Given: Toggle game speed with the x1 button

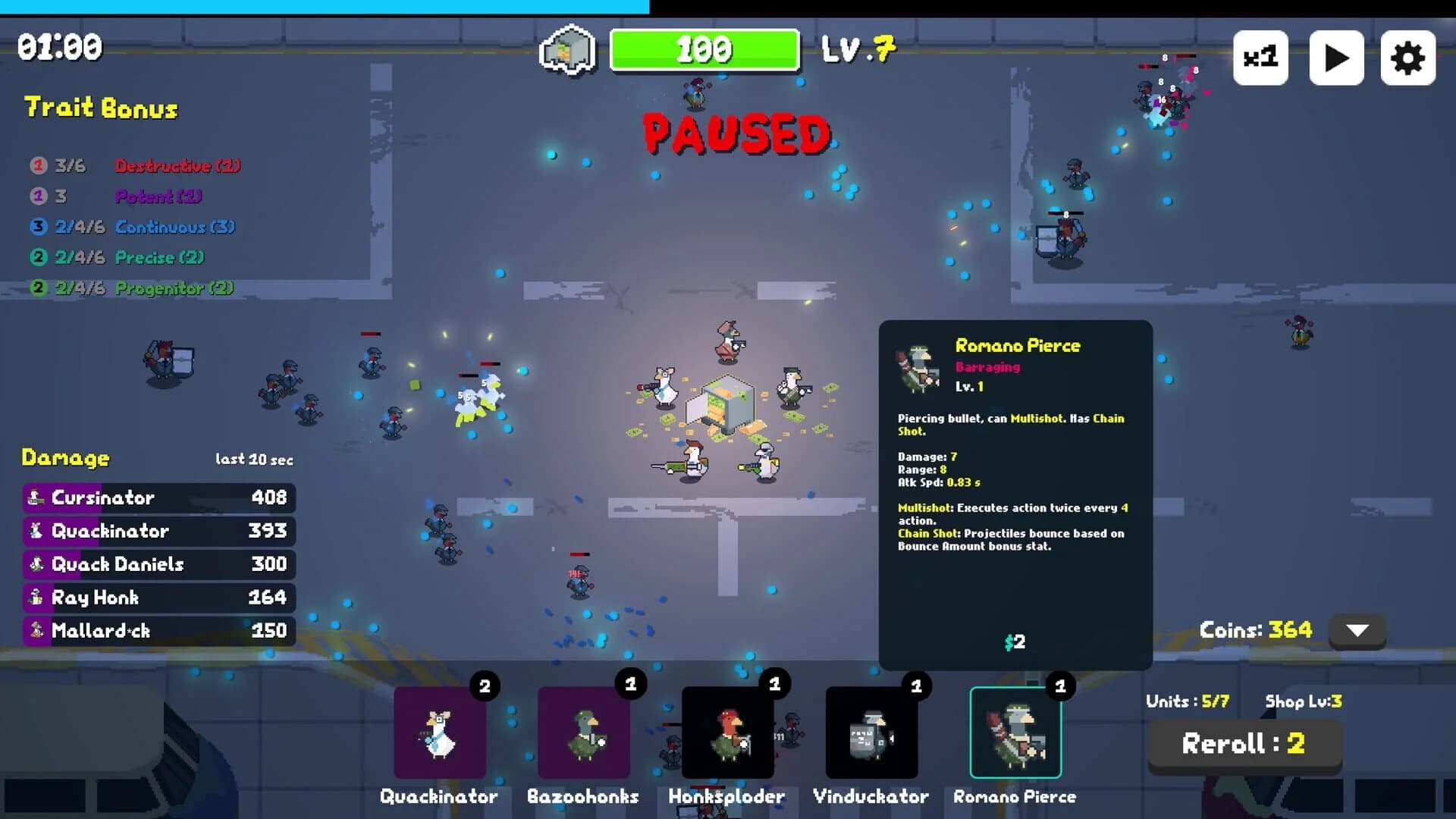Looking at the screenshot, I should click(x=1260, y=57).
